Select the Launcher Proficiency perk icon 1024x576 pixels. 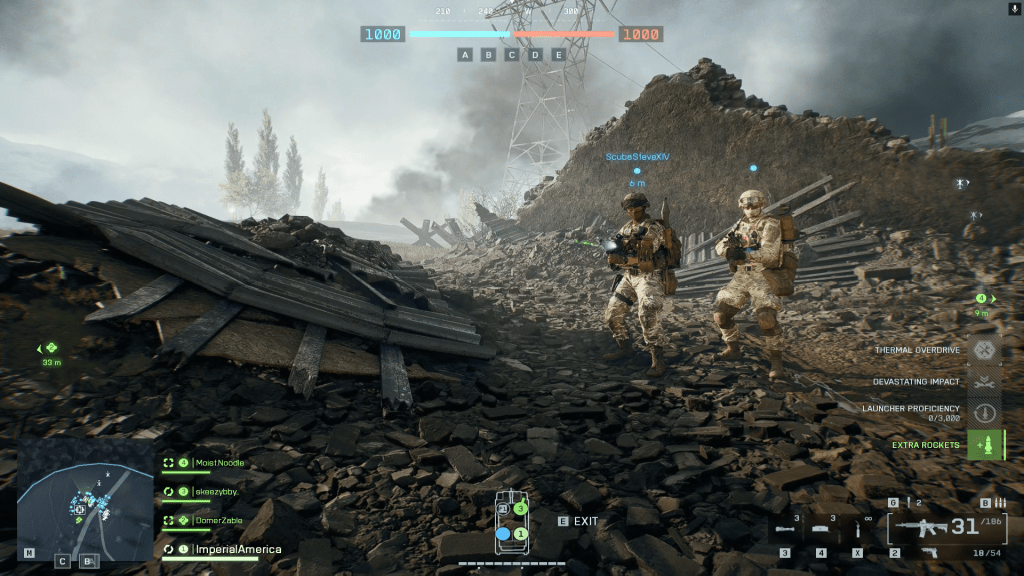[985, 412]
